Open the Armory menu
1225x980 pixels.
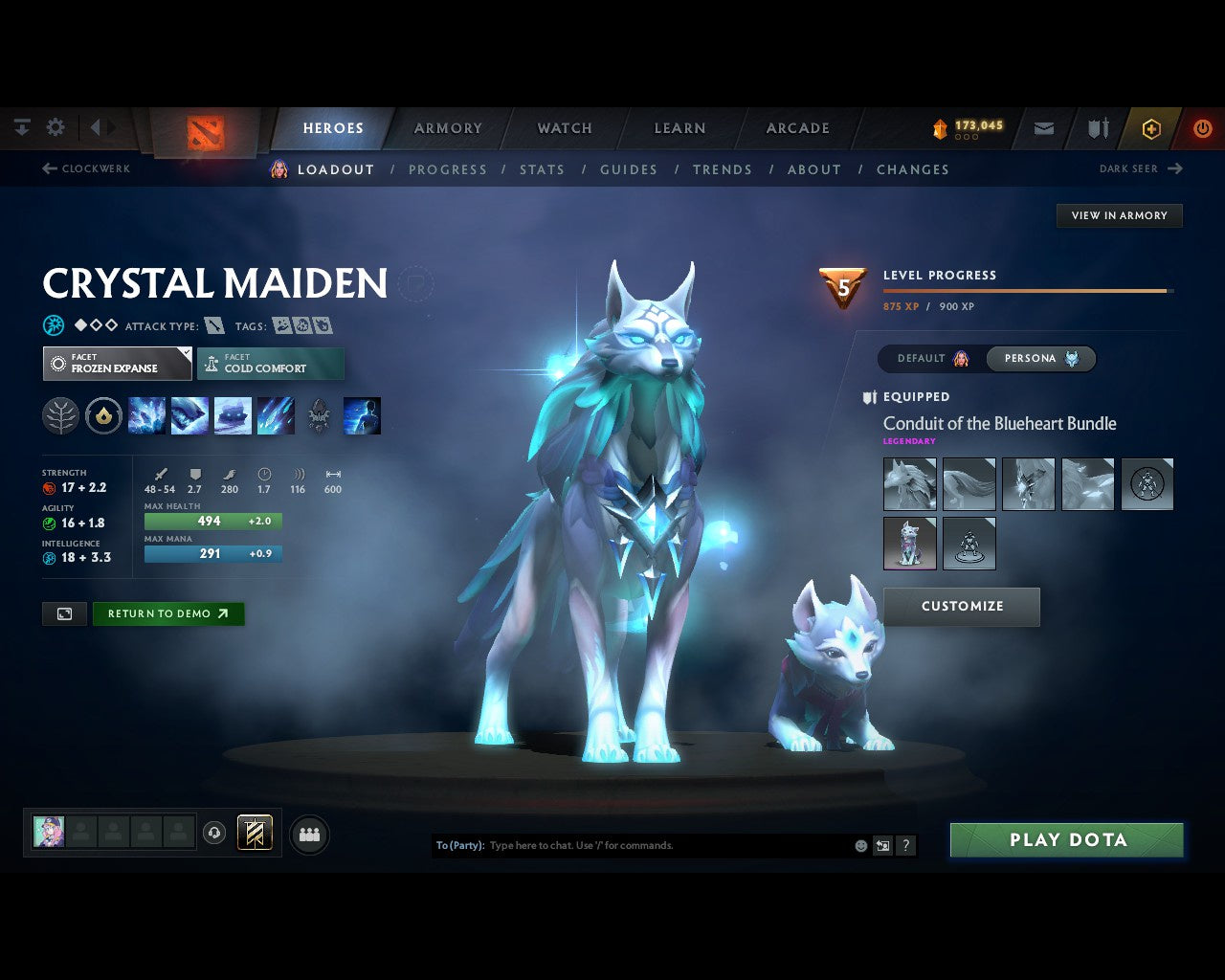pos(447,127)
